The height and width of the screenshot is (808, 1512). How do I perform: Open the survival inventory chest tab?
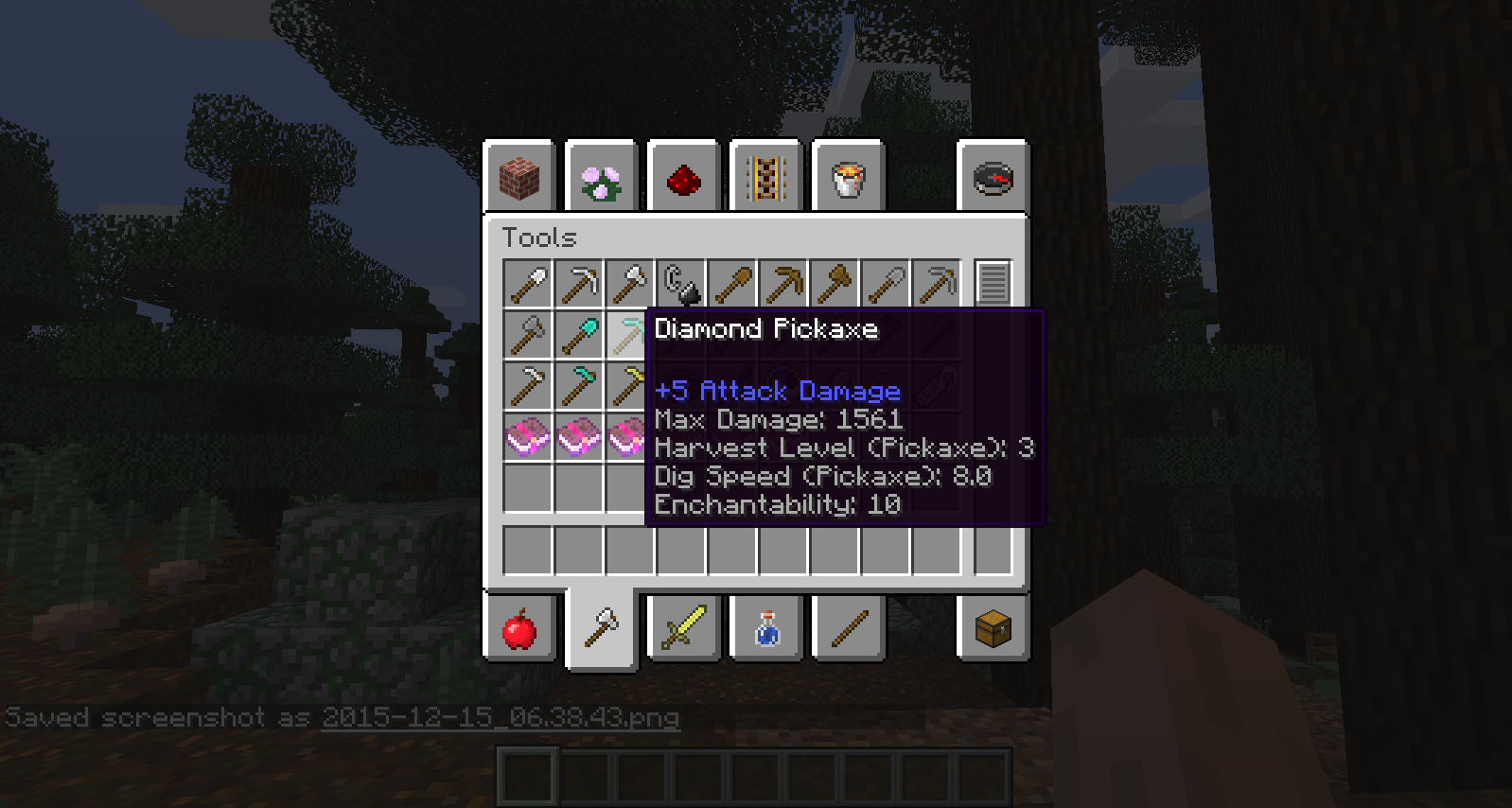pyautogui.click(x=992, y=627)
